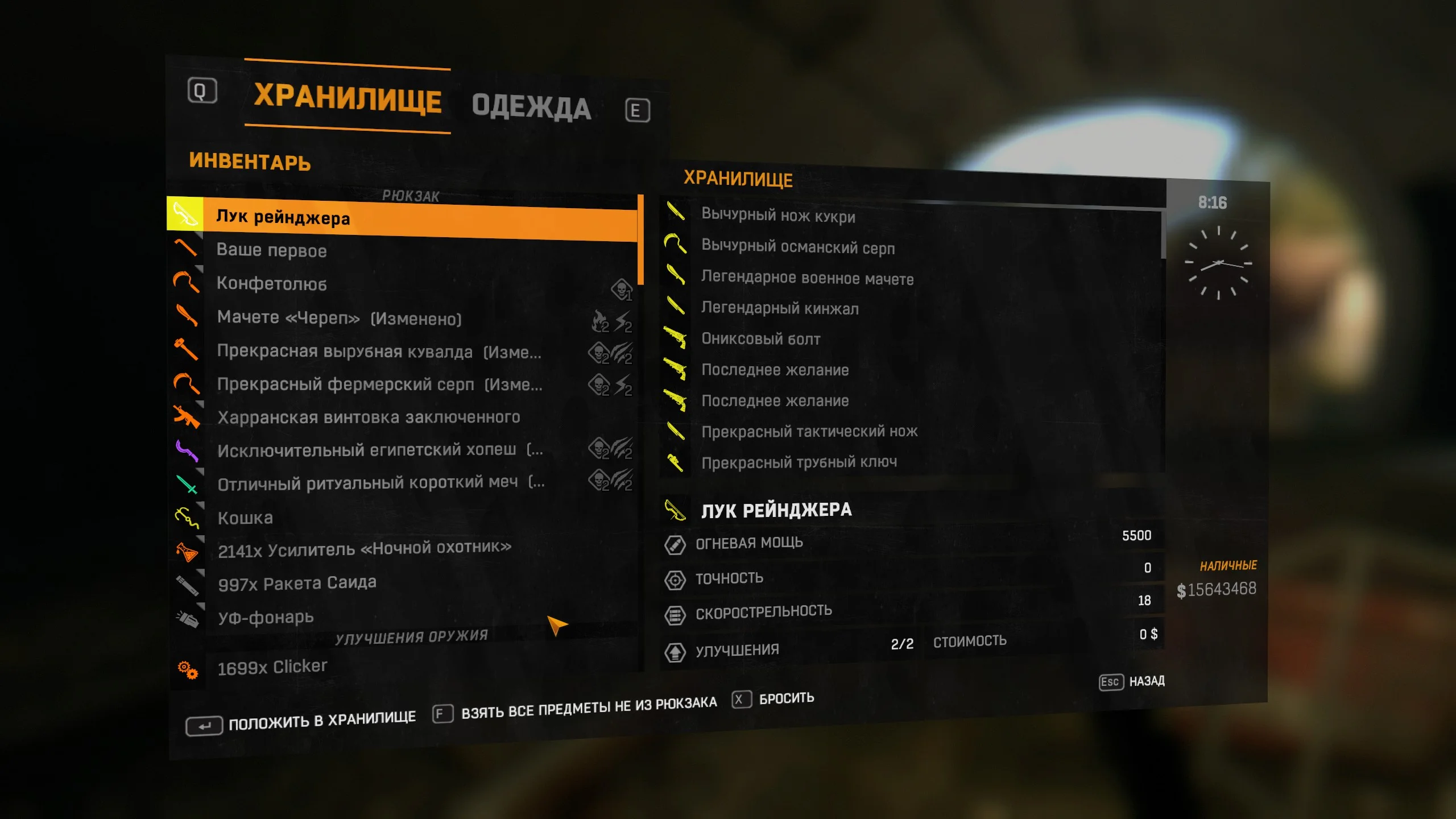Select the purple hopesh weapon icon

(186, 450)
